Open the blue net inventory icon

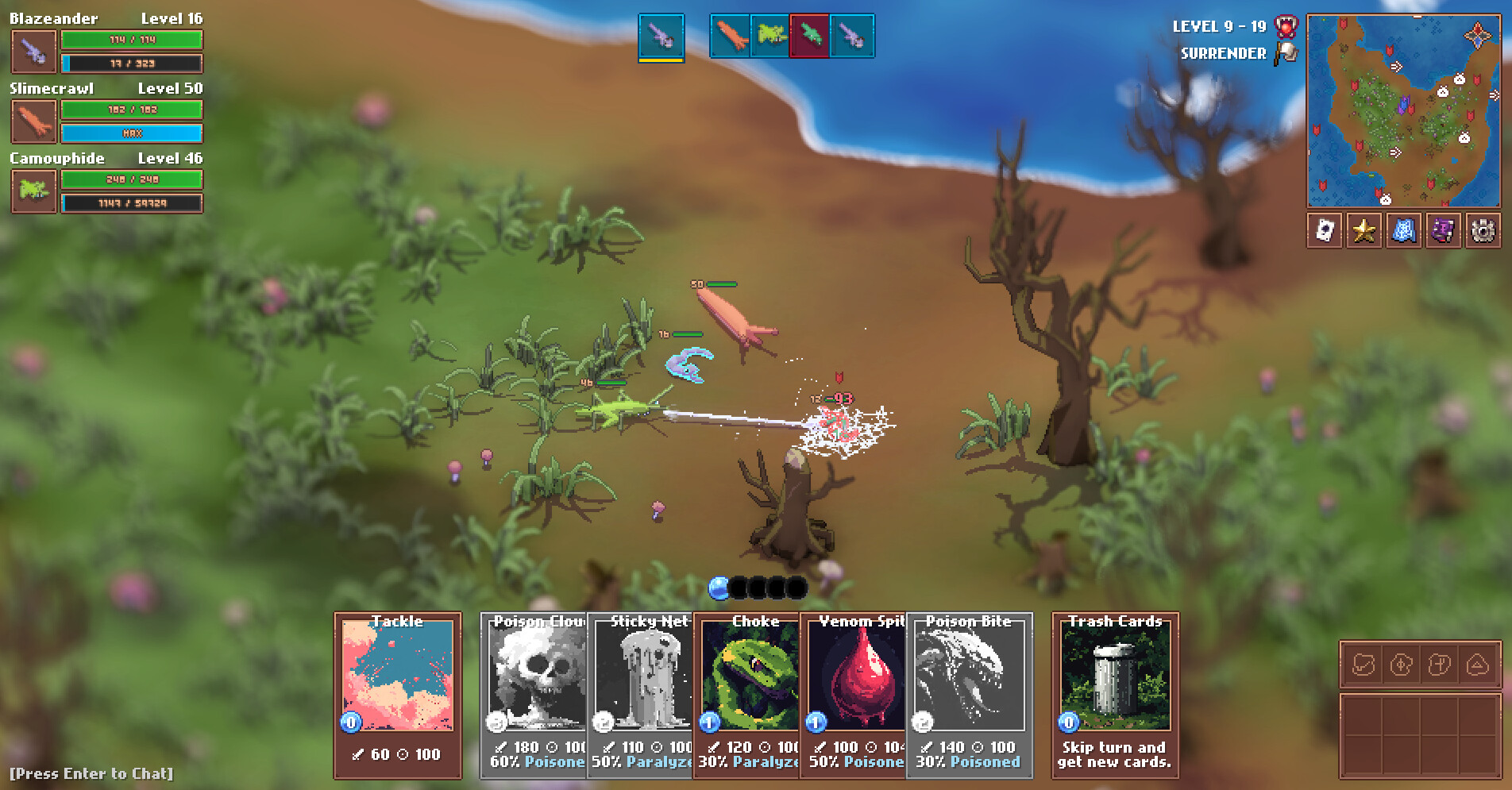point(1403,231)
